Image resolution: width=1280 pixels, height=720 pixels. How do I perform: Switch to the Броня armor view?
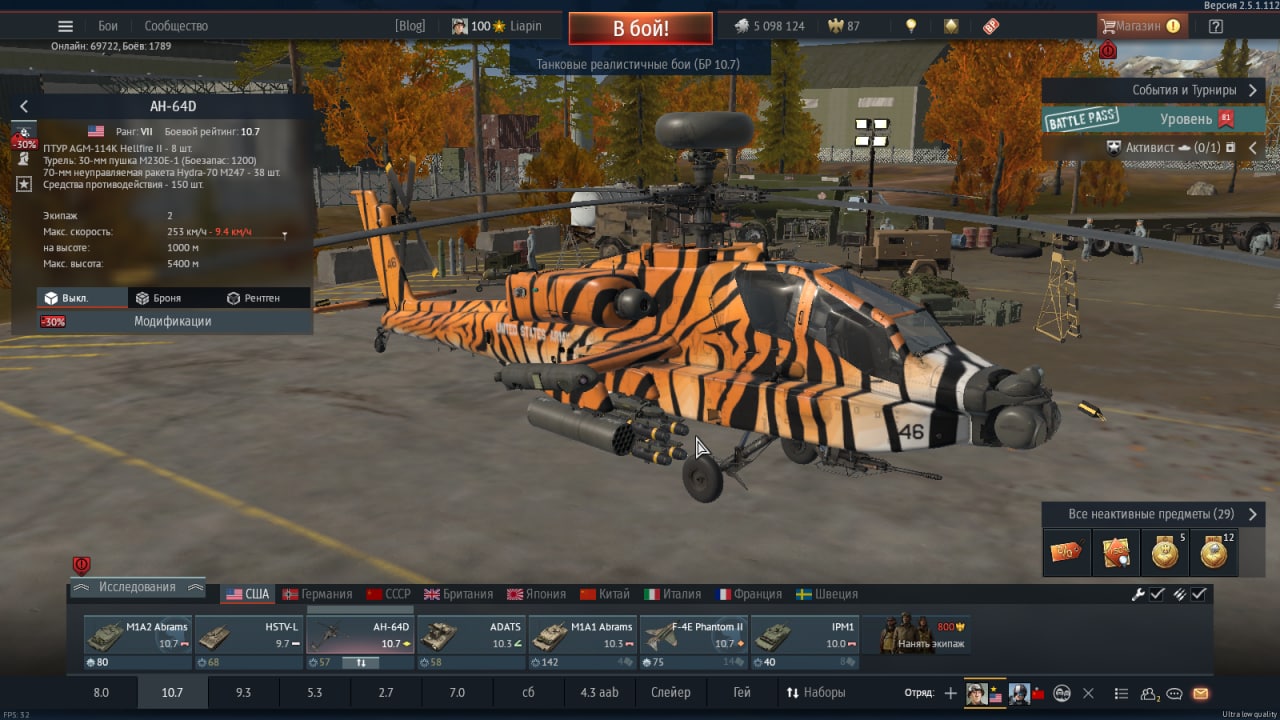coord(158,298)
